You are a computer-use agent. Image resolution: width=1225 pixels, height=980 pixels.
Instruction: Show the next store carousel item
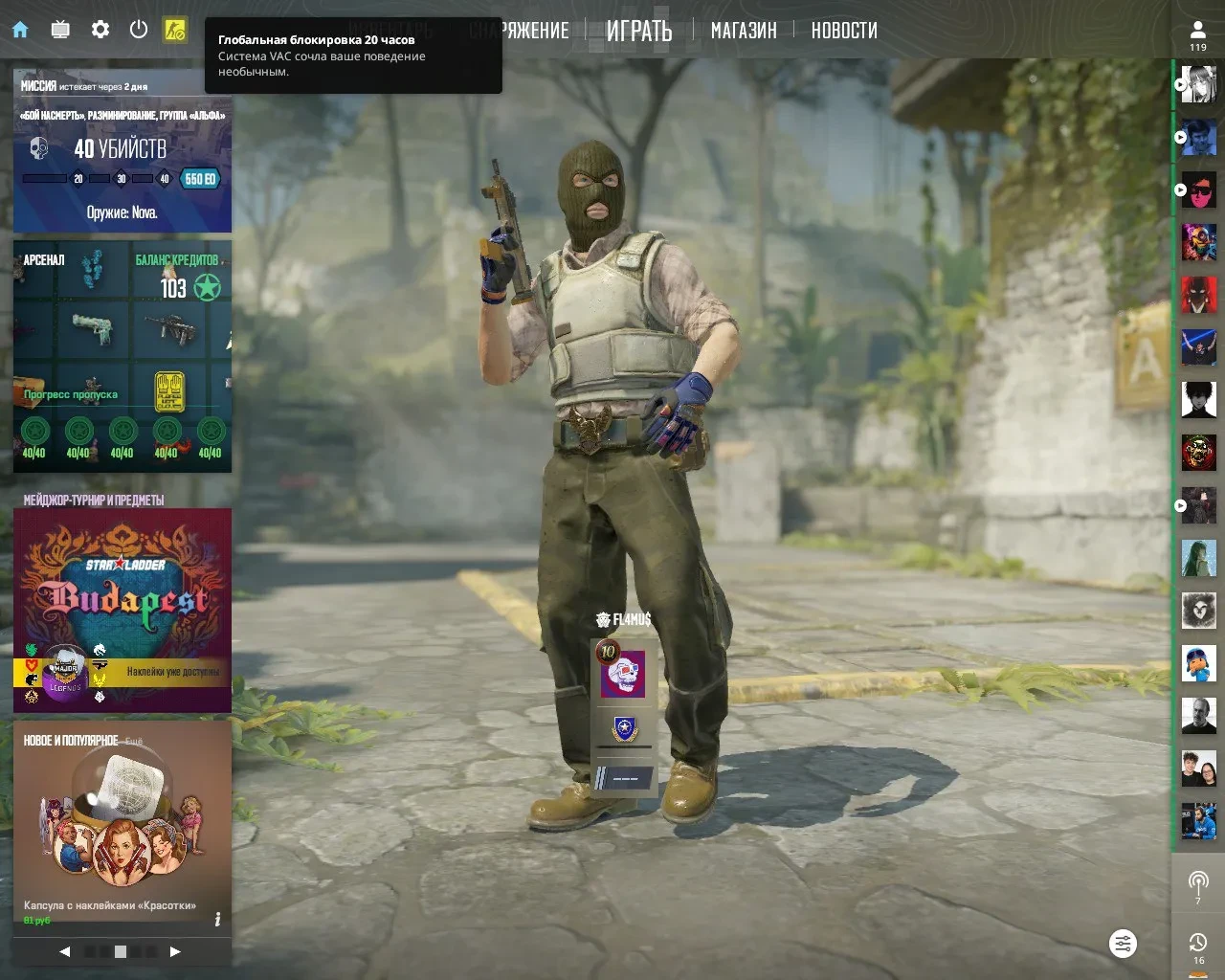click(175, 951)
